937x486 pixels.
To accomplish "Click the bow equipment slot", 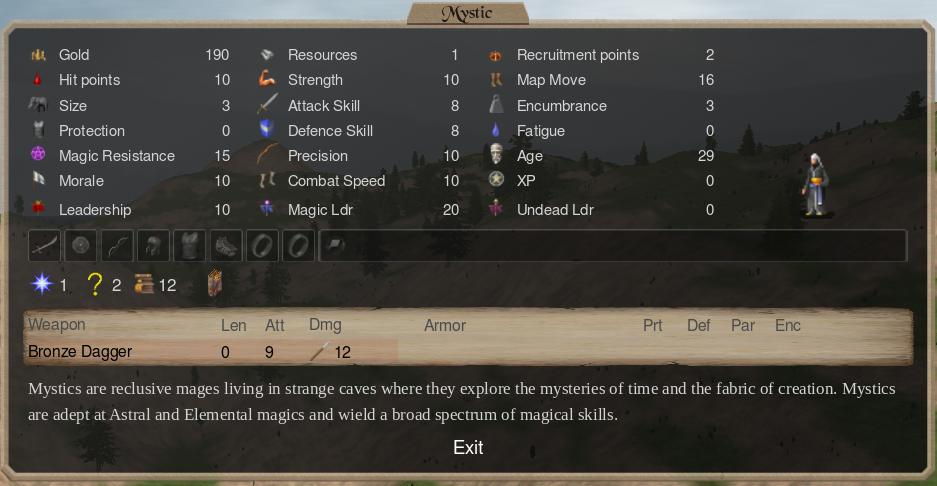I will [x=117, y=246].
